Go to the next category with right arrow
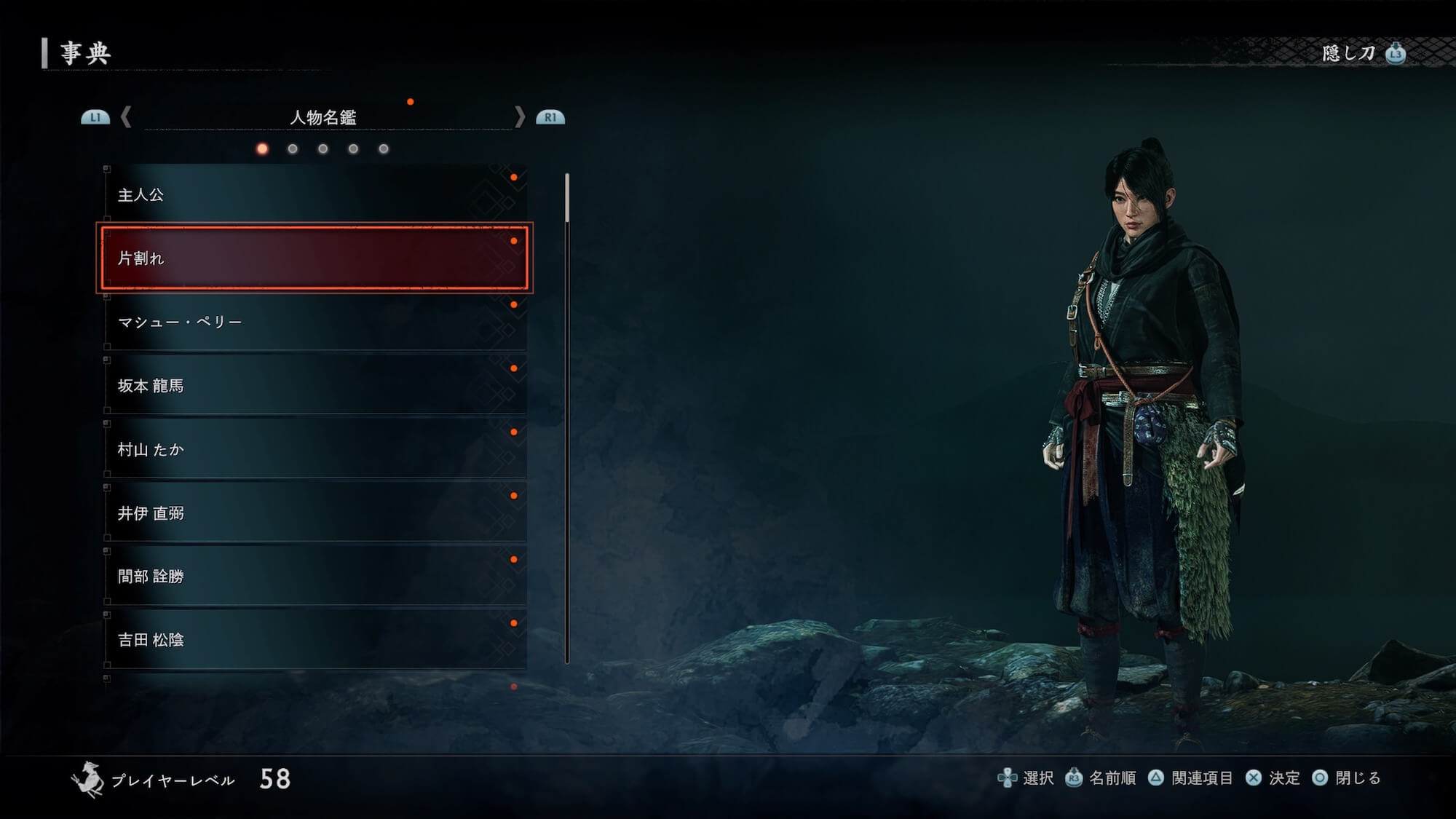Viewport: 1456px width, 819px height. coord(520,117)
